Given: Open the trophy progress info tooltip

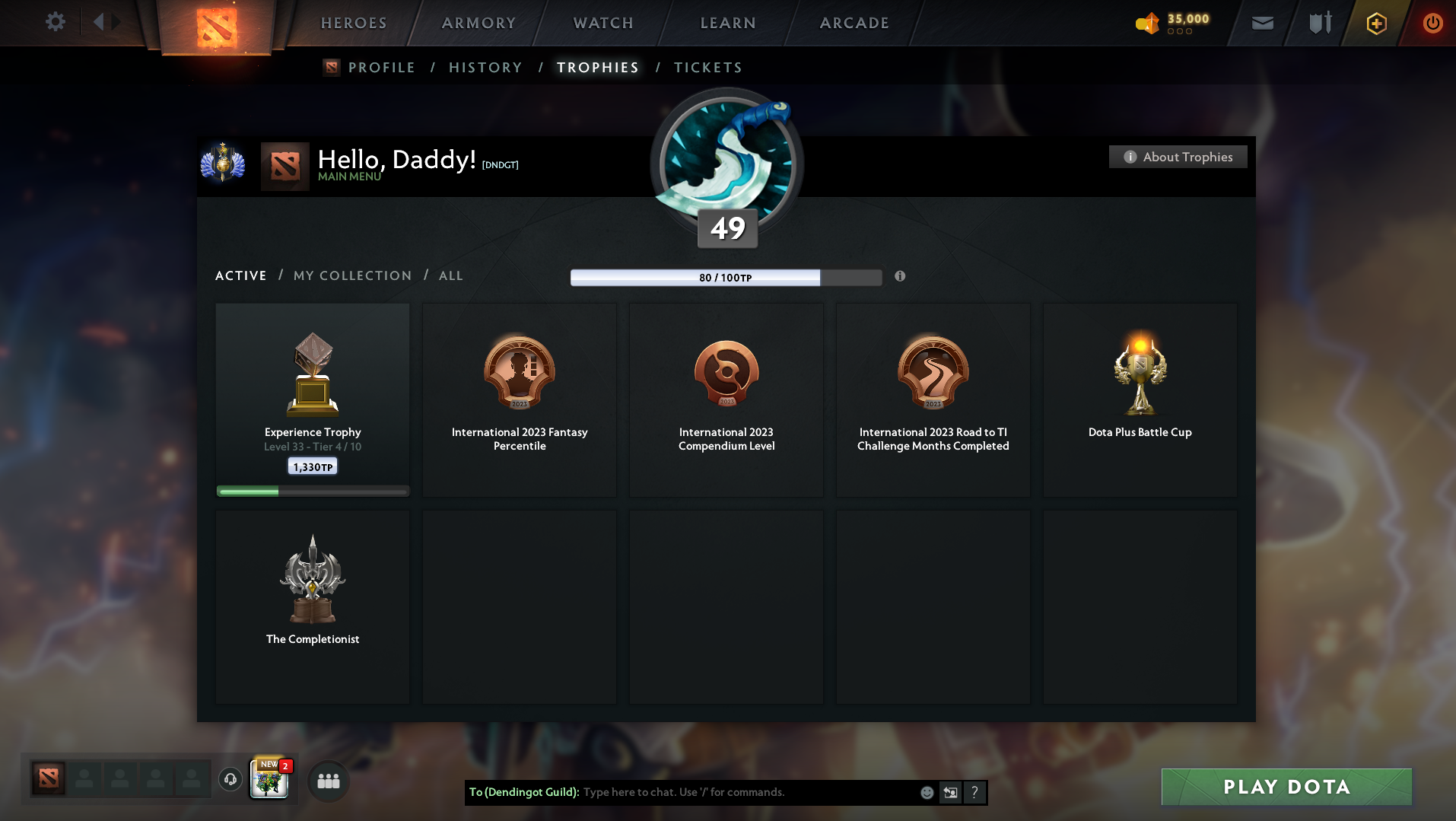Looking at the screenshot, I should [x=900, y=276].
